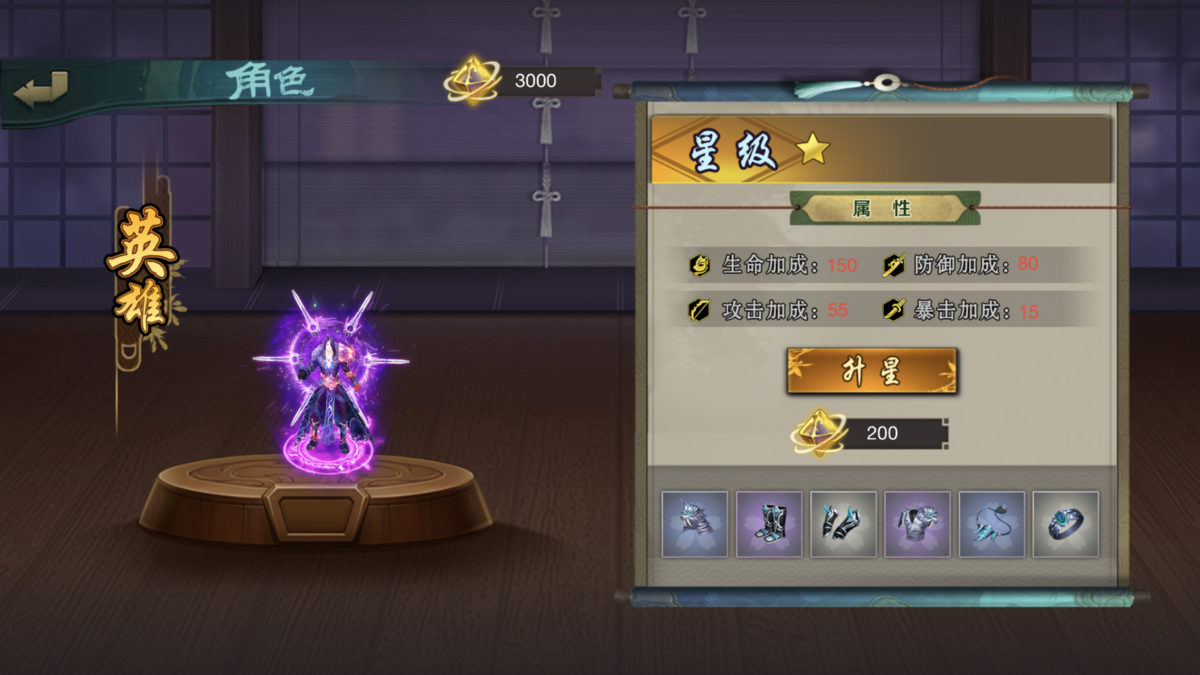Choose the gauntlets equipment slot
1200x675 pixels.
(843, 524)
